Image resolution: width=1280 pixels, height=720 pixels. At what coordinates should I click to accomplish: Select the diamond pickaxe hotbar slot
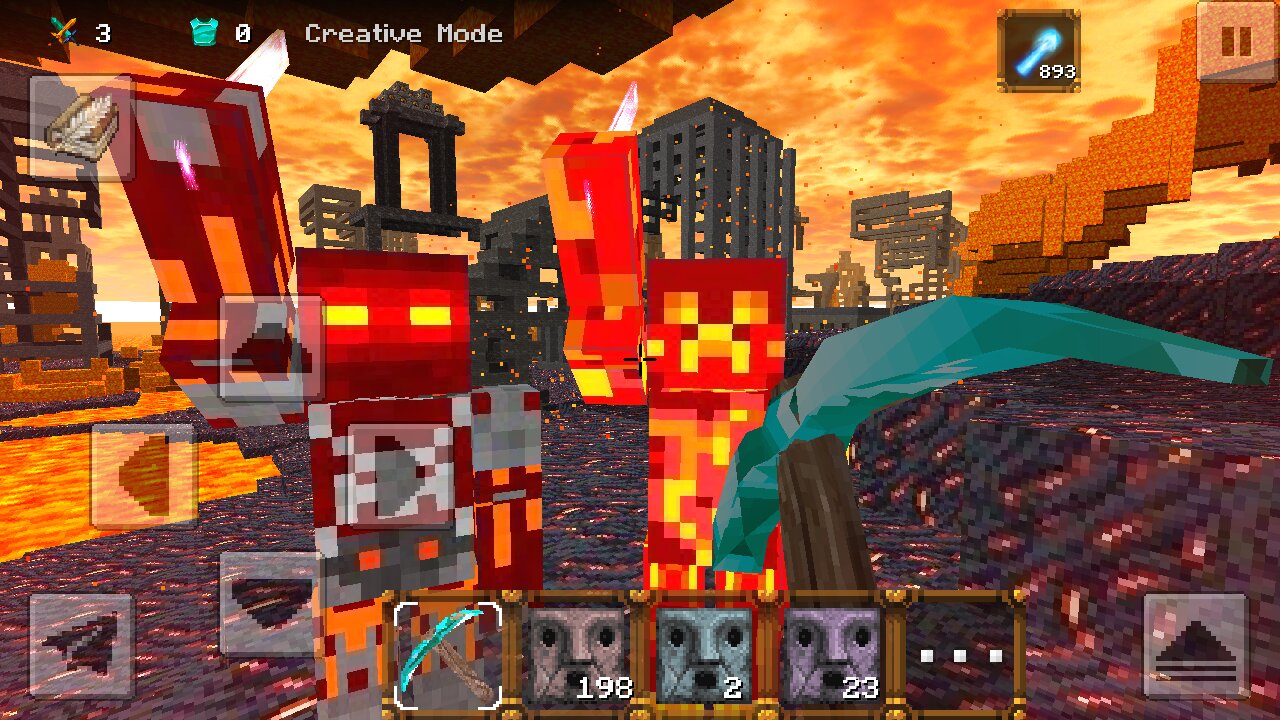click(447, 654)
